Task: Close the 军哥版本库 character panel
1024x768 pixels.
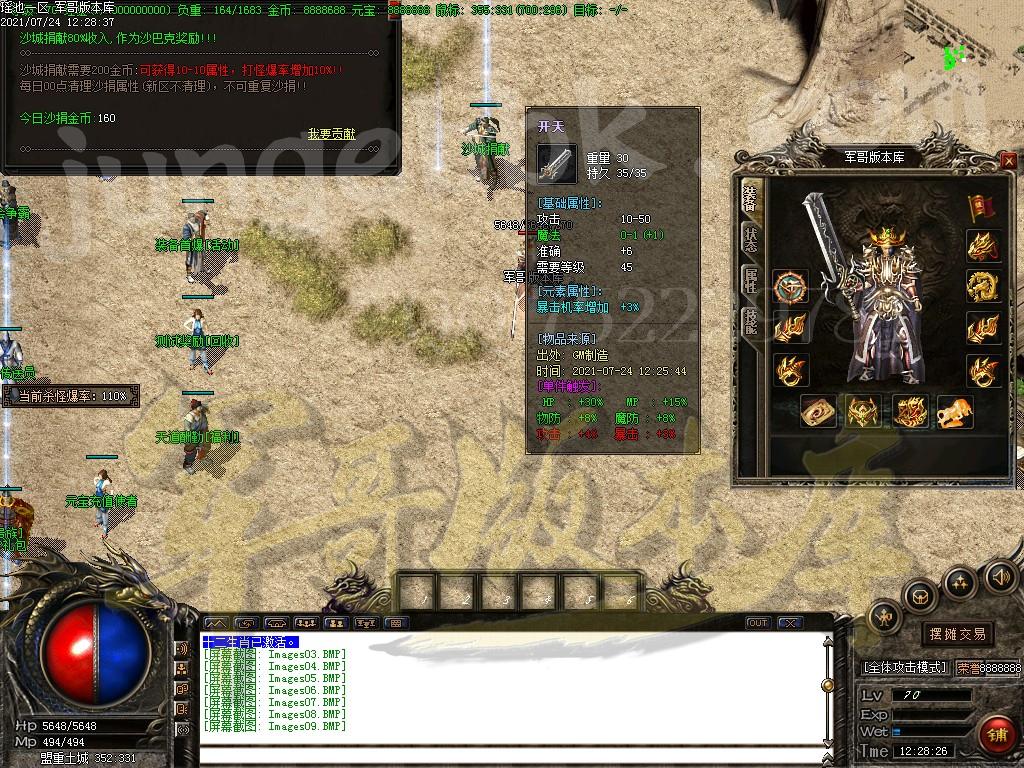Action: point(1008,161)
